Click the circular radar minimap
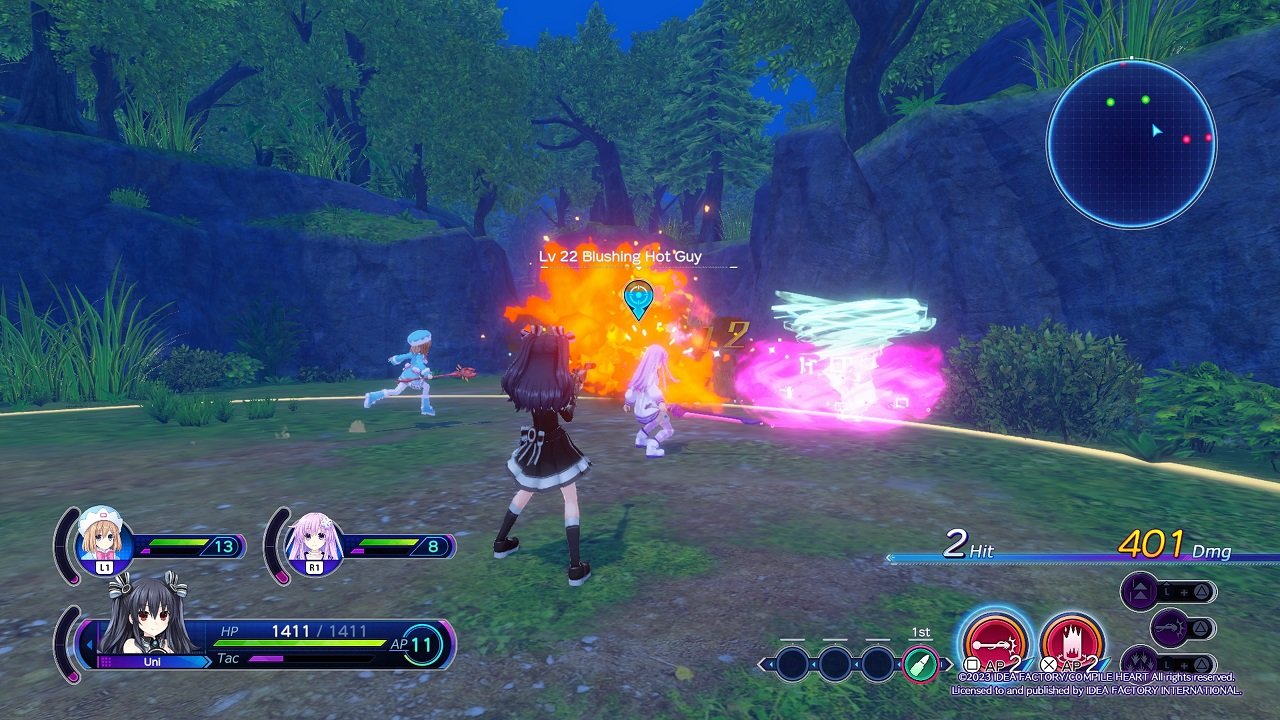This screenshot has height=720, width=1280. [1131, 143]
